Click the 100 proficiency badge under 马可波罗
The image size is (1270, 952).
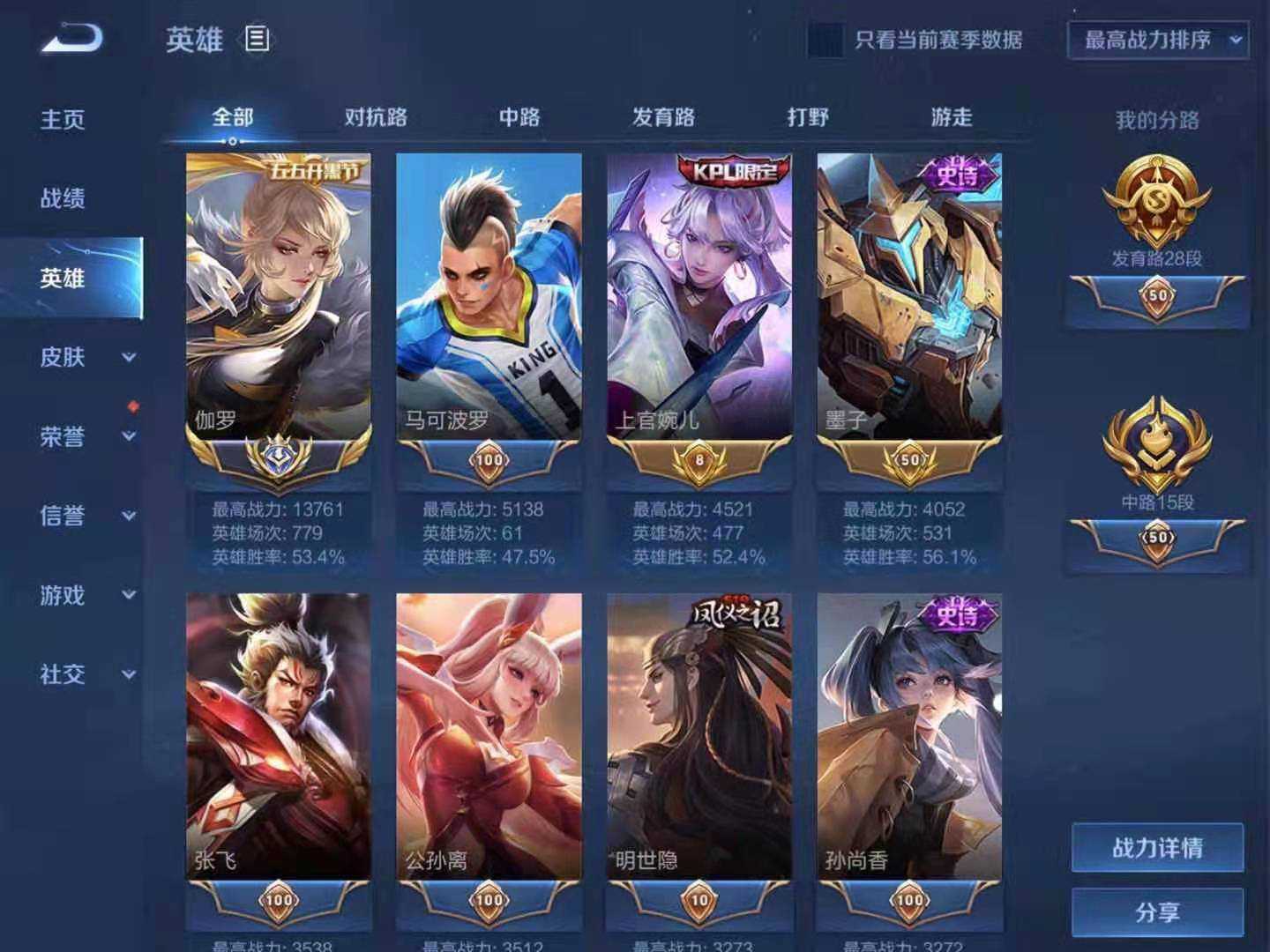coord(489,457)
